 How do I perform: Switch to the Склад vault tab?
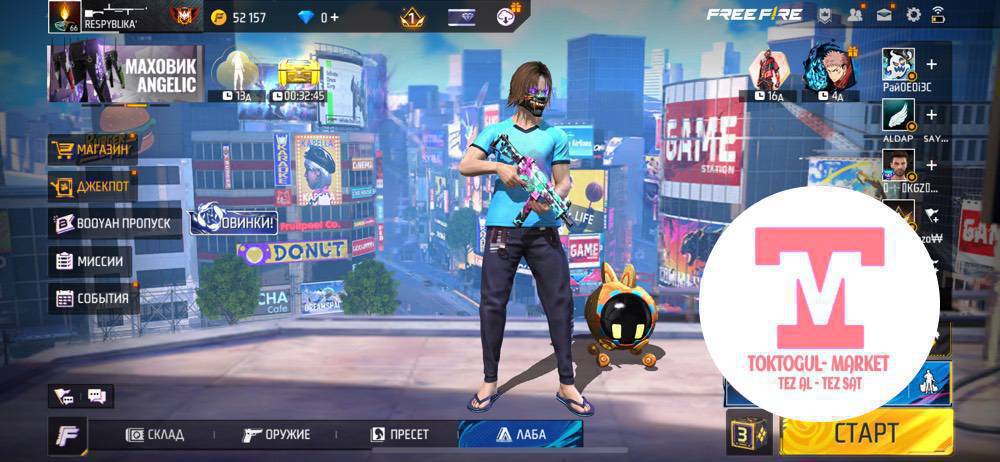click(155, 434)
